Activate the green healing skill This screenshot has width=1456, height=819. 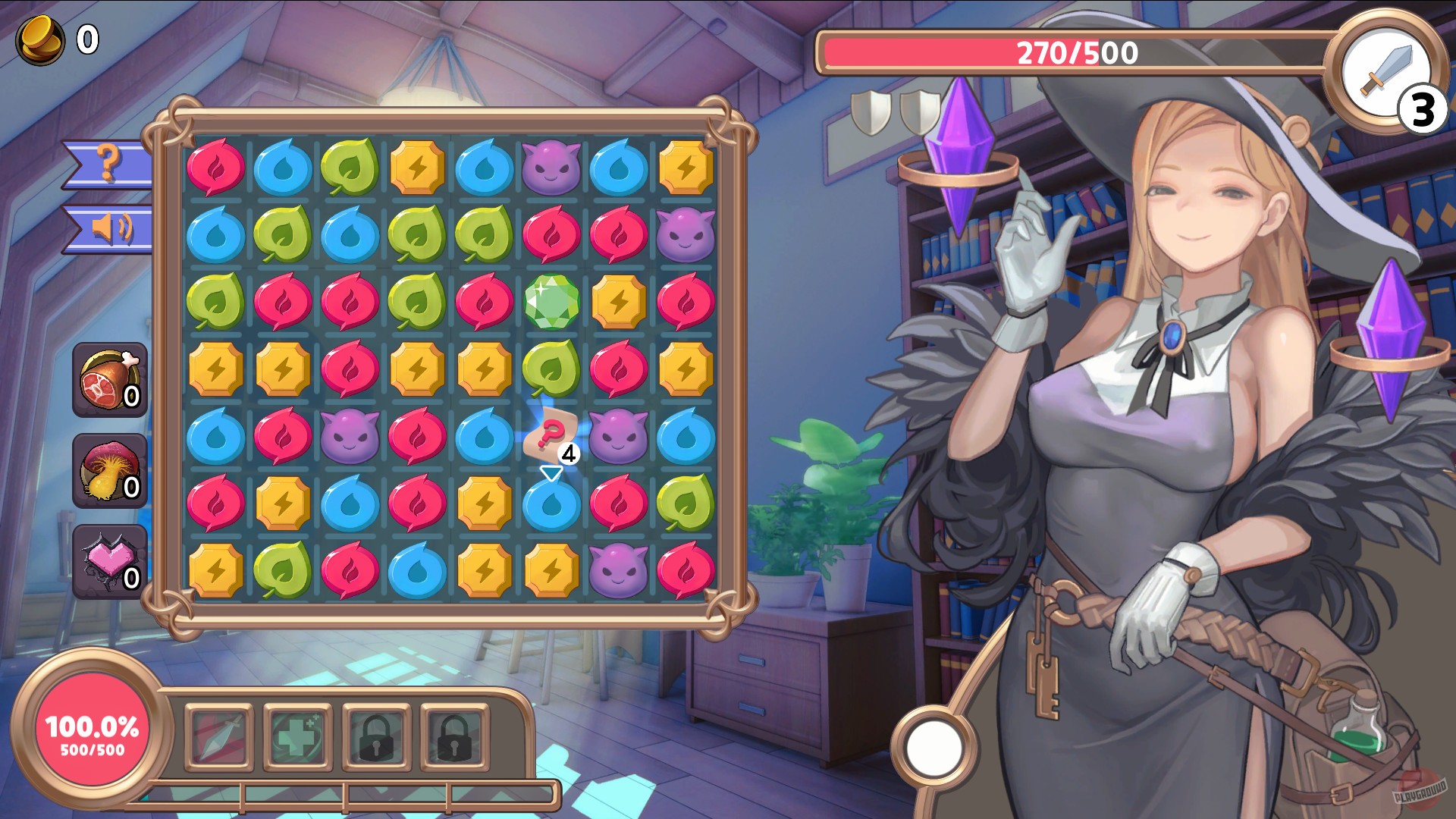[297, 733]
